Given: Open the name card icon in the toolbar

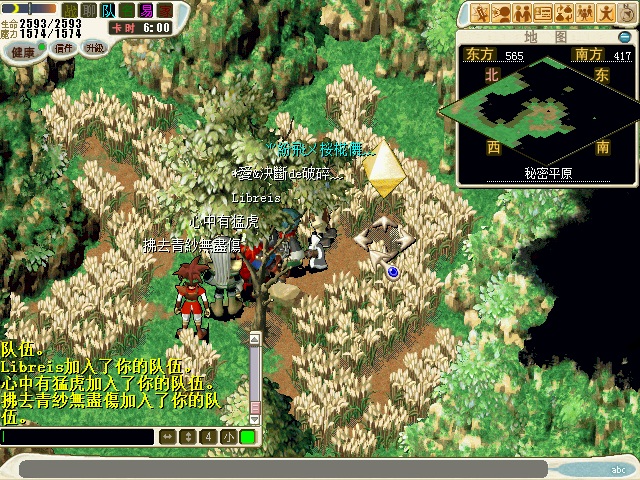Looking at the screenshot, I should click(x=543, y=13).
